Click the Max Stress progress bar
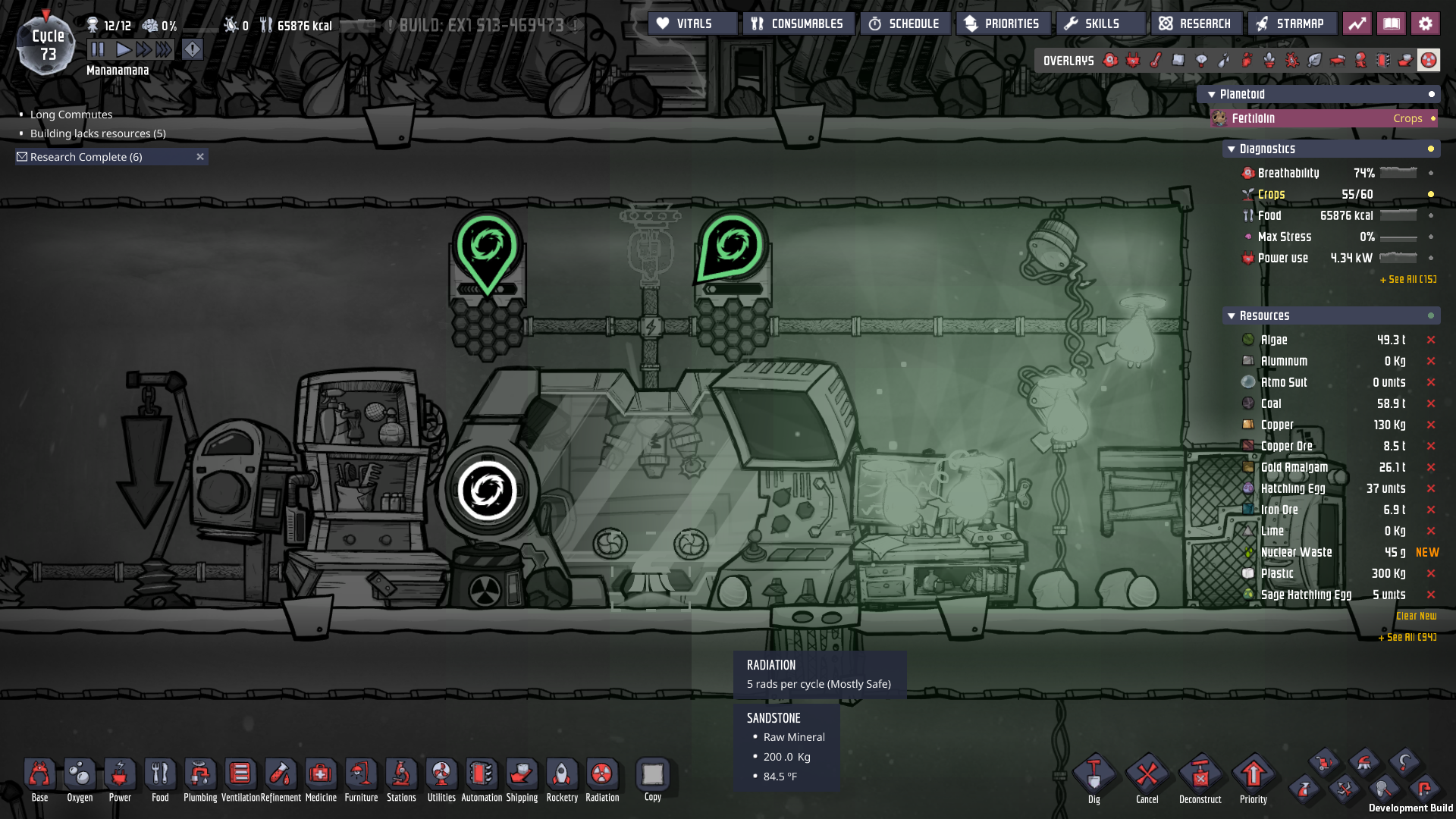This screenshot has width=1456, height=819. pos(1397,237)
